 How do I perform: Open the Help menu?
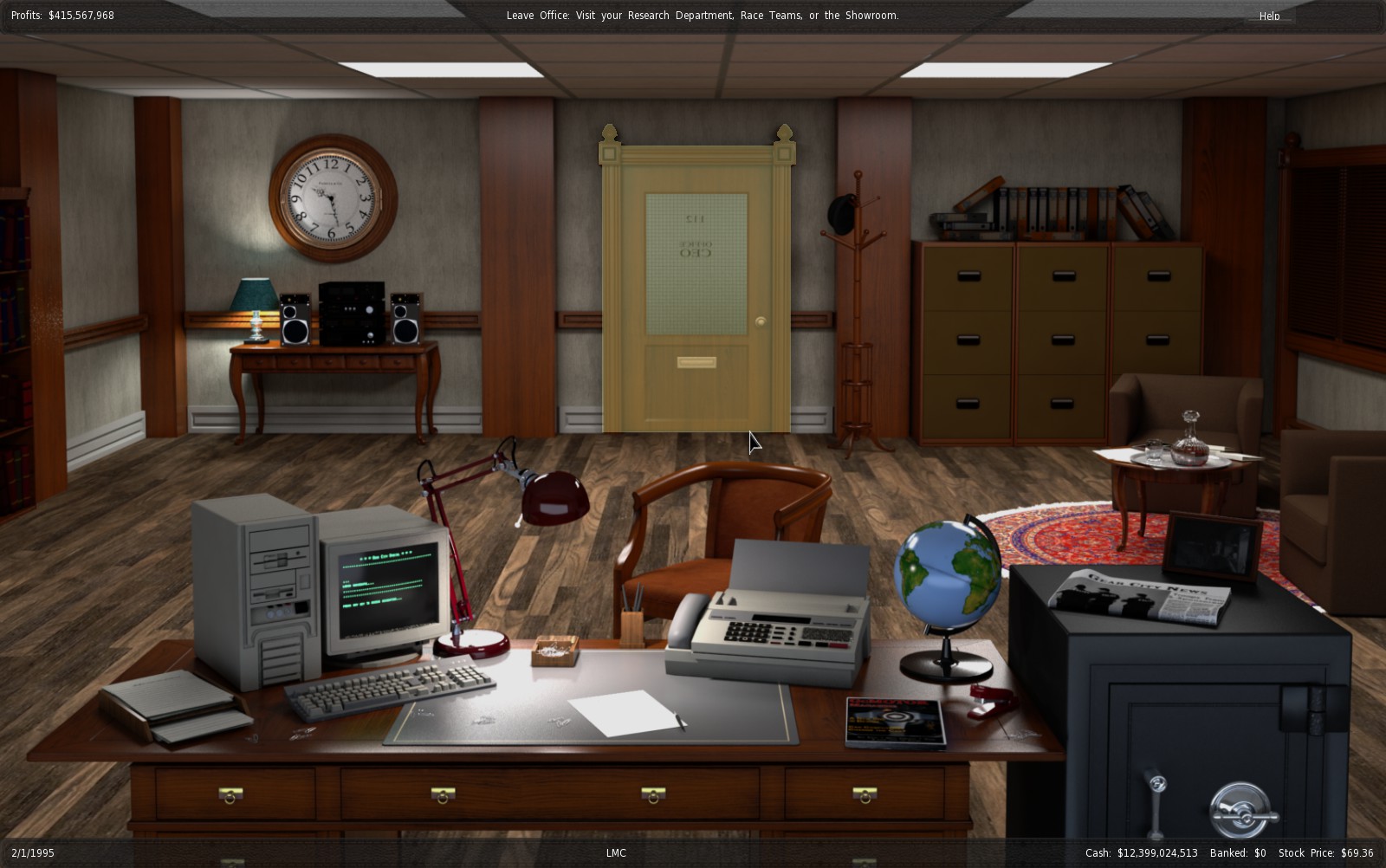pyautogui.click(x=1269, y=16)
